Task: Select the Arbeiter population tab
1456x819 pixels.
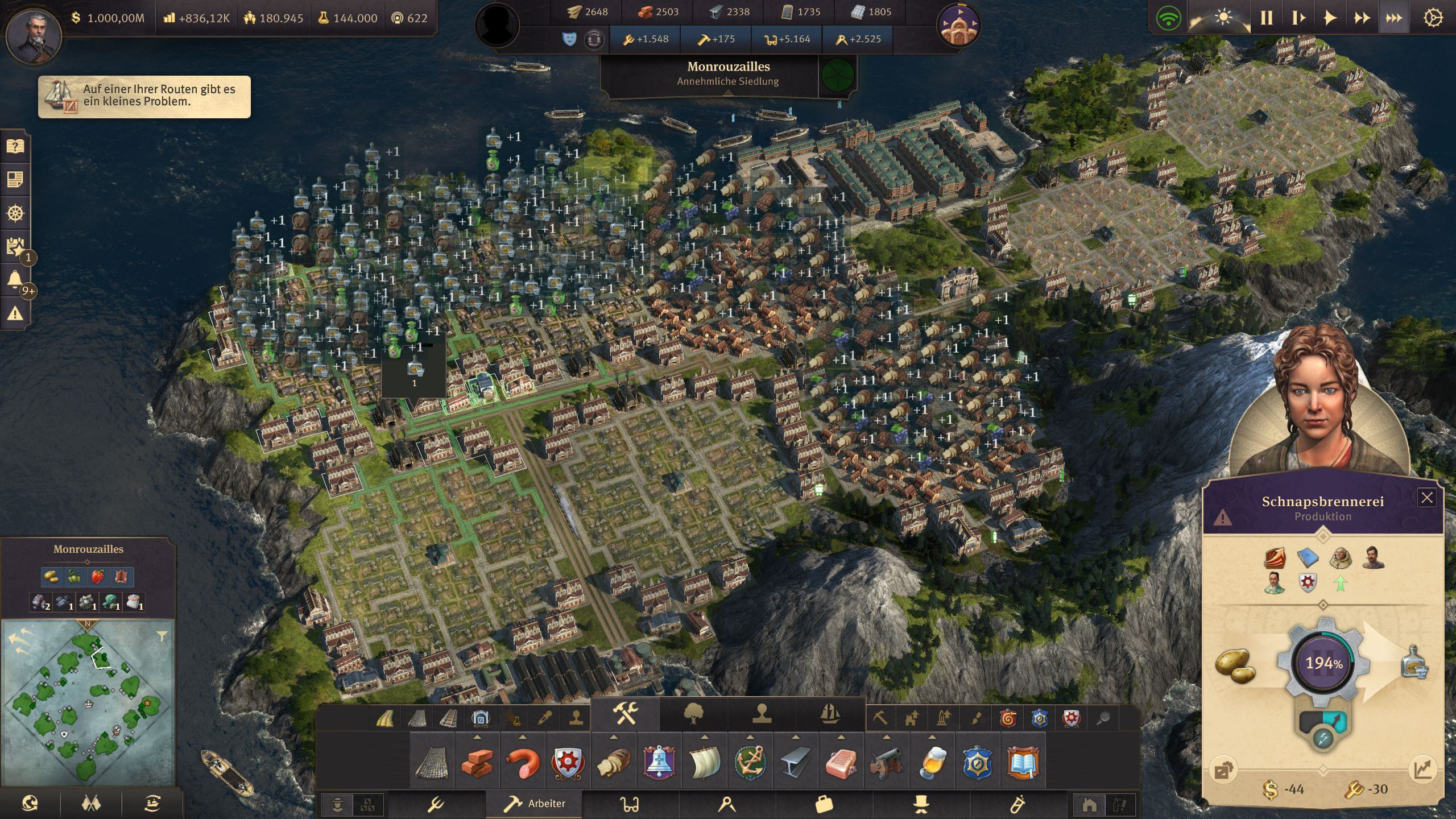Action: (x=535, y=803)
